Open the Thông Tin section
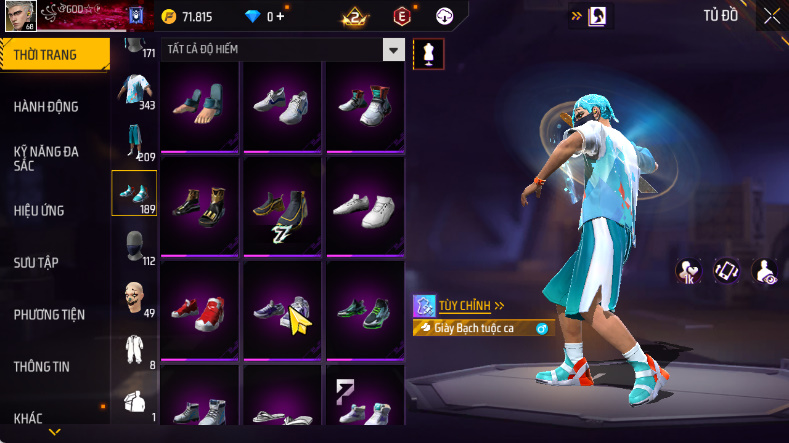The width and height of the screenshot is (789, 443). click(42, 366)
